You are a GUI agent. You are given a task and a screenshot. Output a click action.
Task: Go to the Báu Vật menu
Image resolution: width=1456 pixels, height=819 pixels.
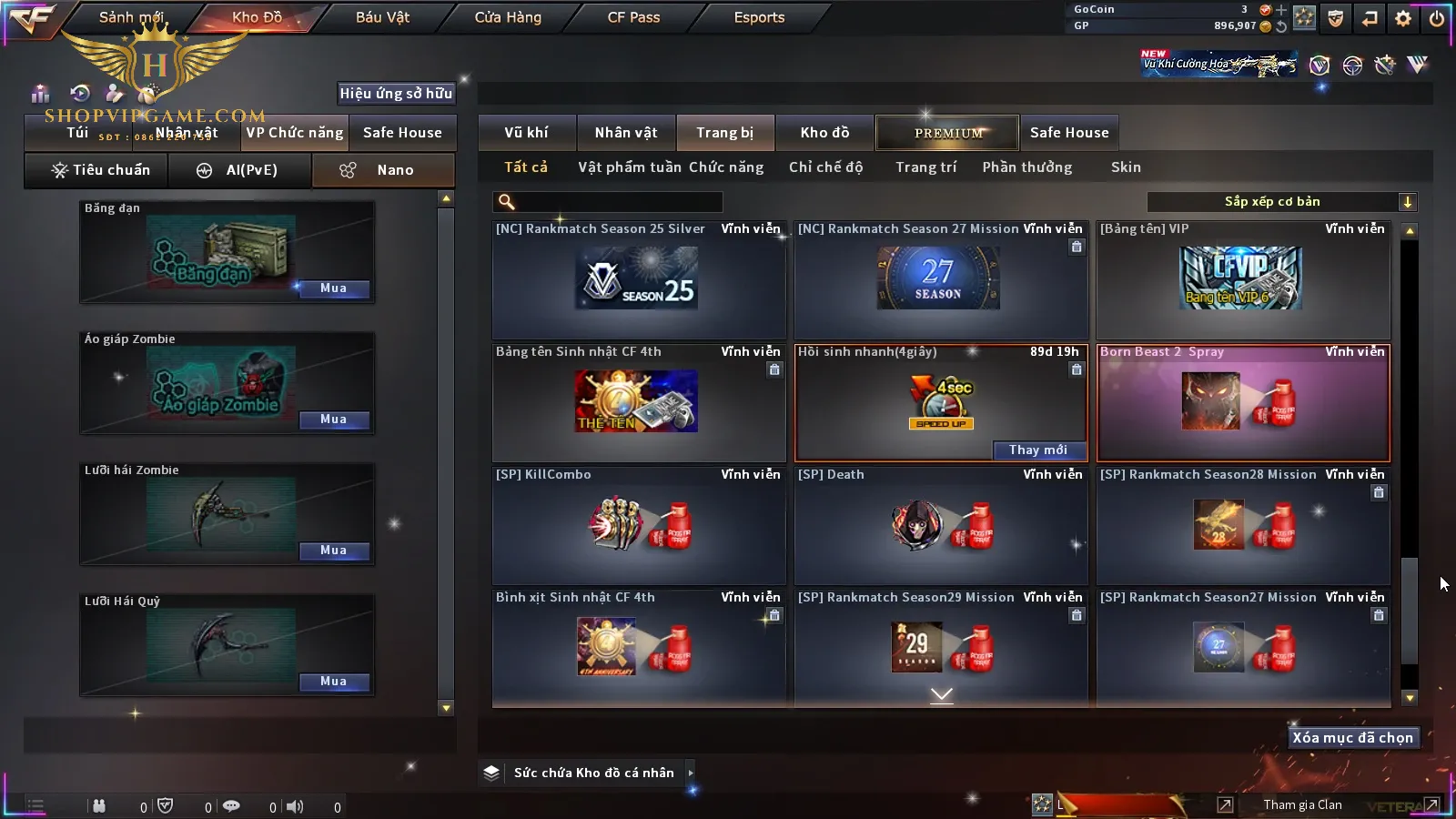(382, 17)
